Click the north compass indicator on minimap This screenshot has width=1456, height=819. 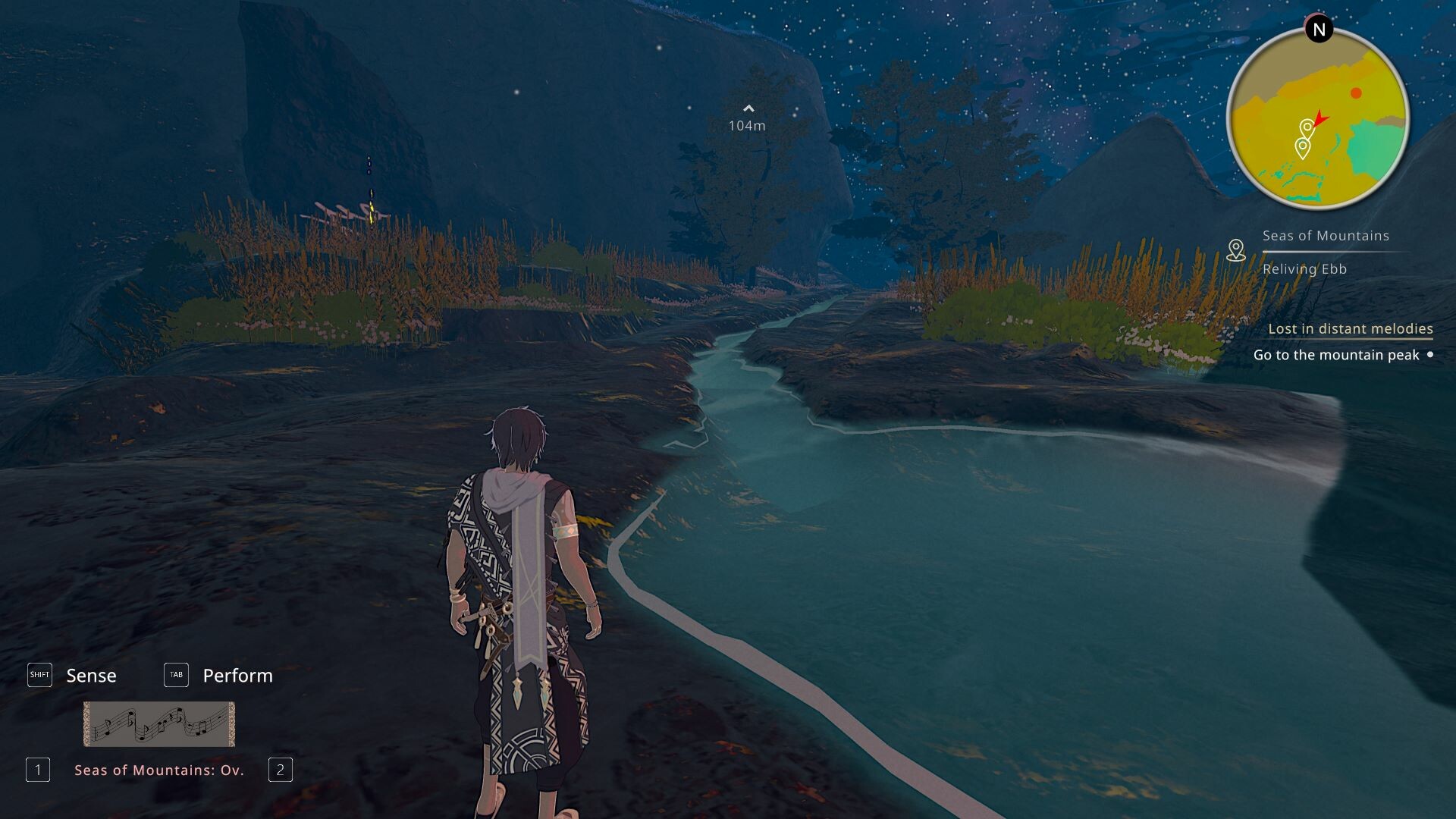(1319, 30)
